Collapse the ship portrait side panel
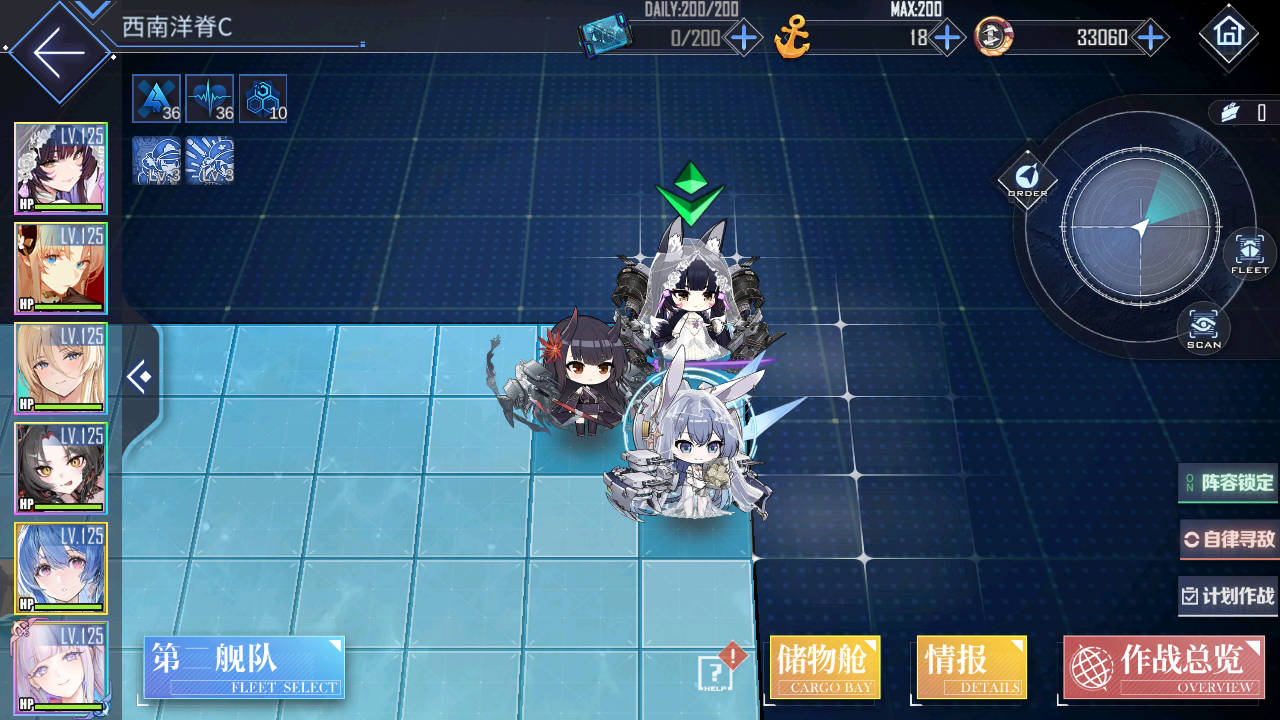This screenshot has width=1280, height=720. pyautogui.click(x=141, y=377)
